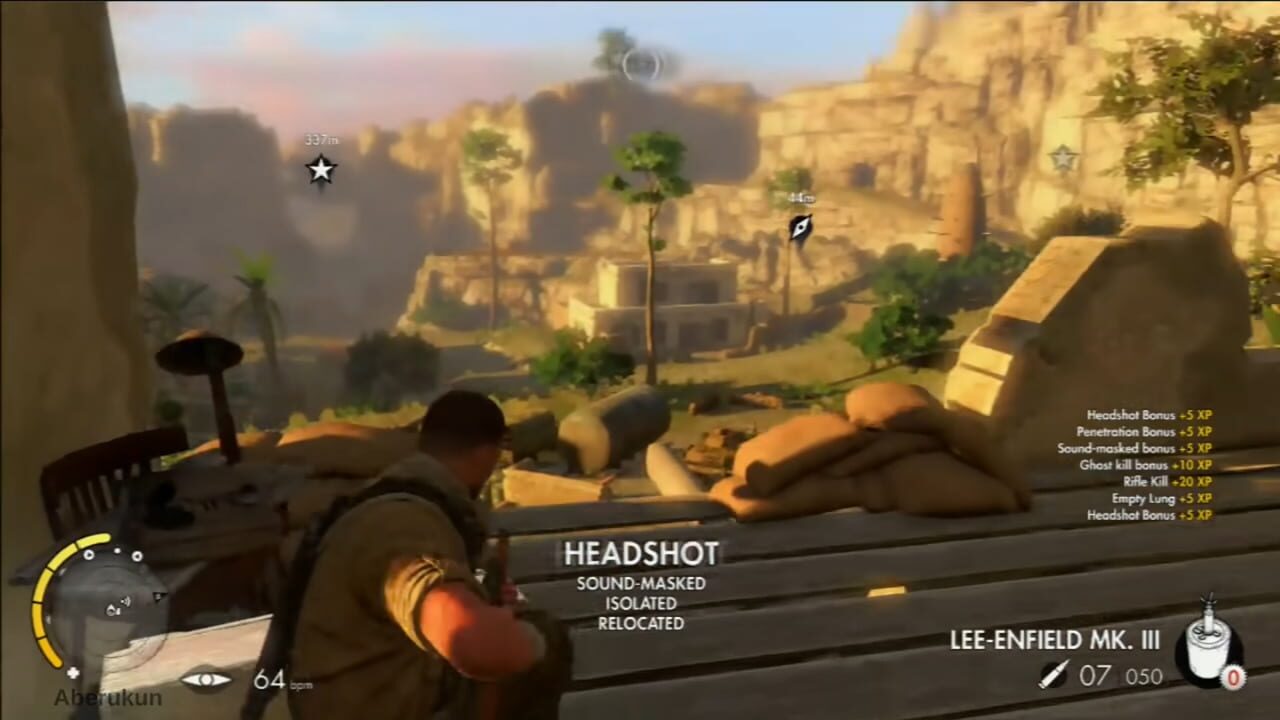Screen dimensions: 1280x720
Task: Click the eye detection indicator near the heart rate
Action: [206, 679]
